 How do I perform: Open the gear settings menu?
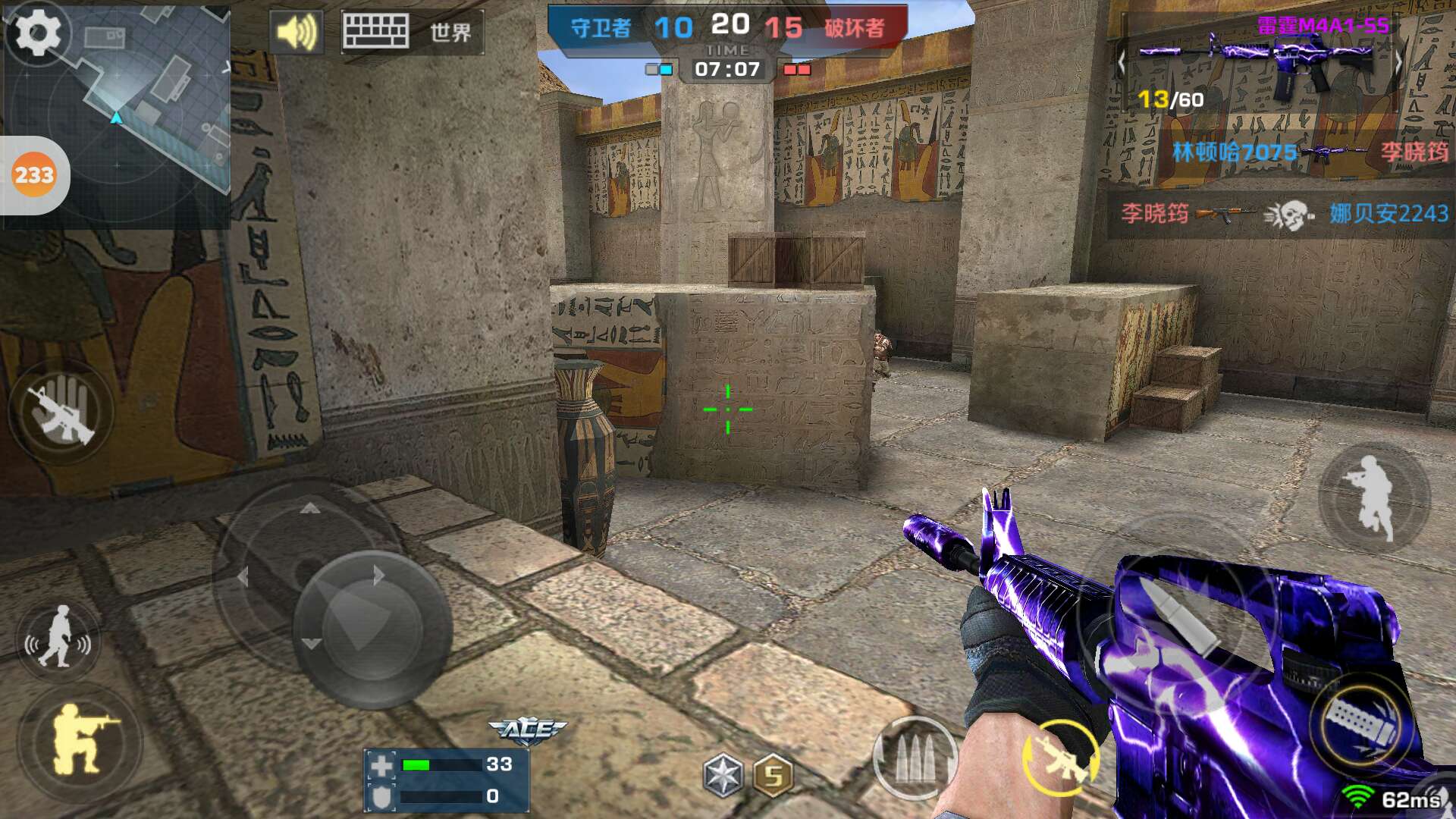38,33
